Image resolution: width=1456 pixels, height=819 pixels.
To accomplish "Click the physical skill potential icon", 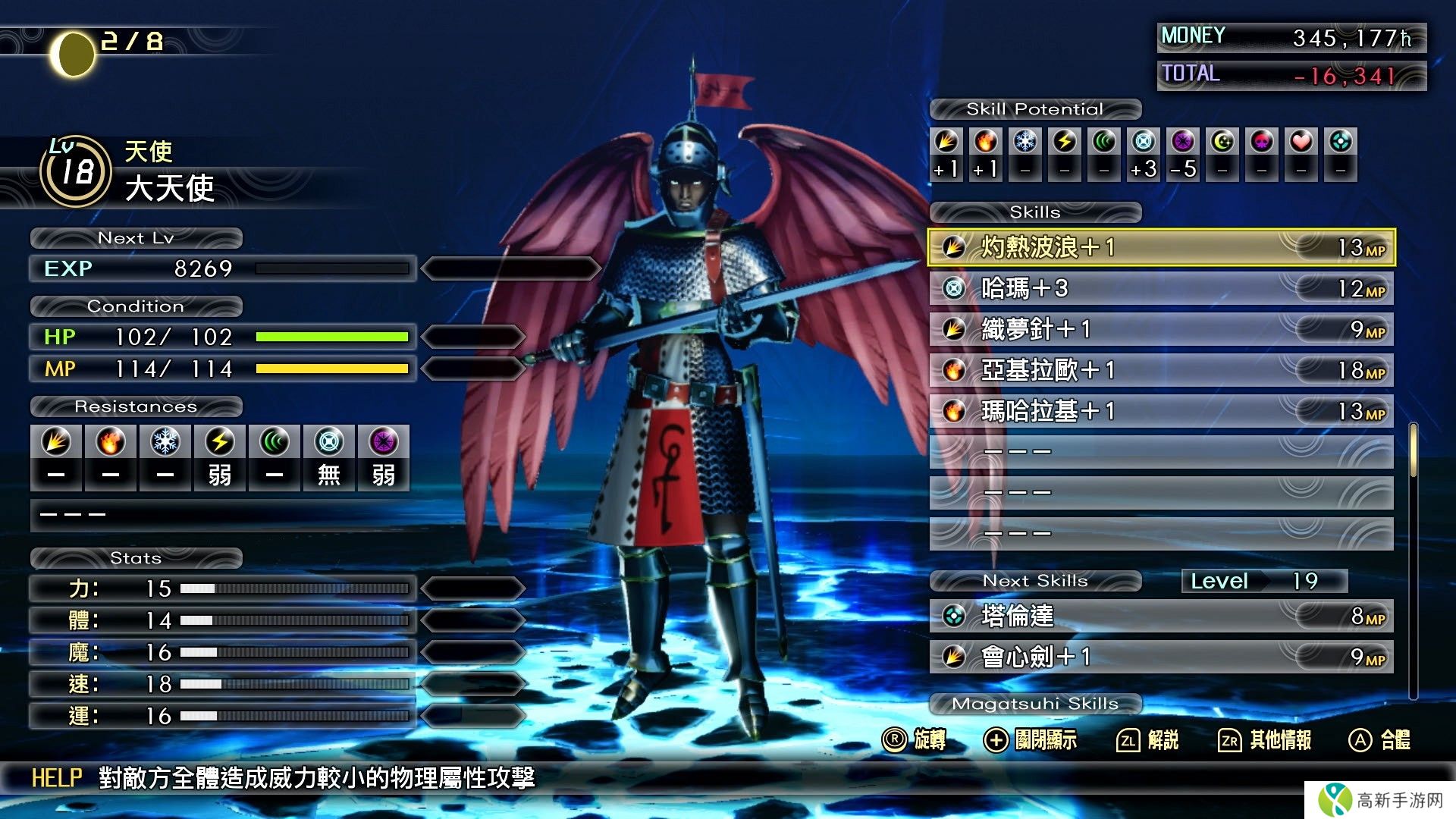I will [x=946, y=142].
